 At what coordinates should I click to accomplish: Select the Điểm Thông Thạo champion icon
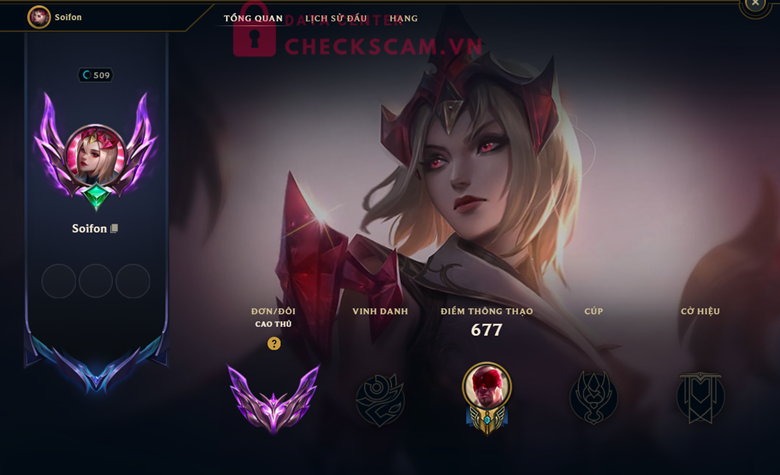click(x=487, y=395)
